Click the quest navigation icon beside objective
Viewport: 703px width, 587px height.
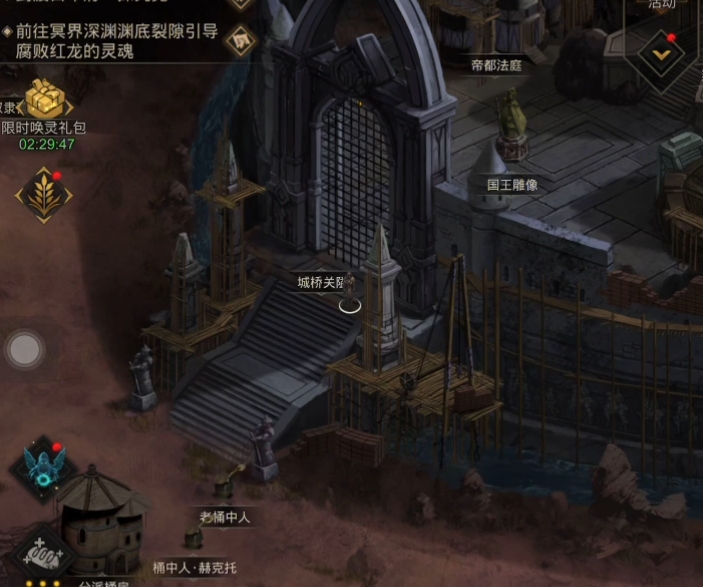click(240, 40)
